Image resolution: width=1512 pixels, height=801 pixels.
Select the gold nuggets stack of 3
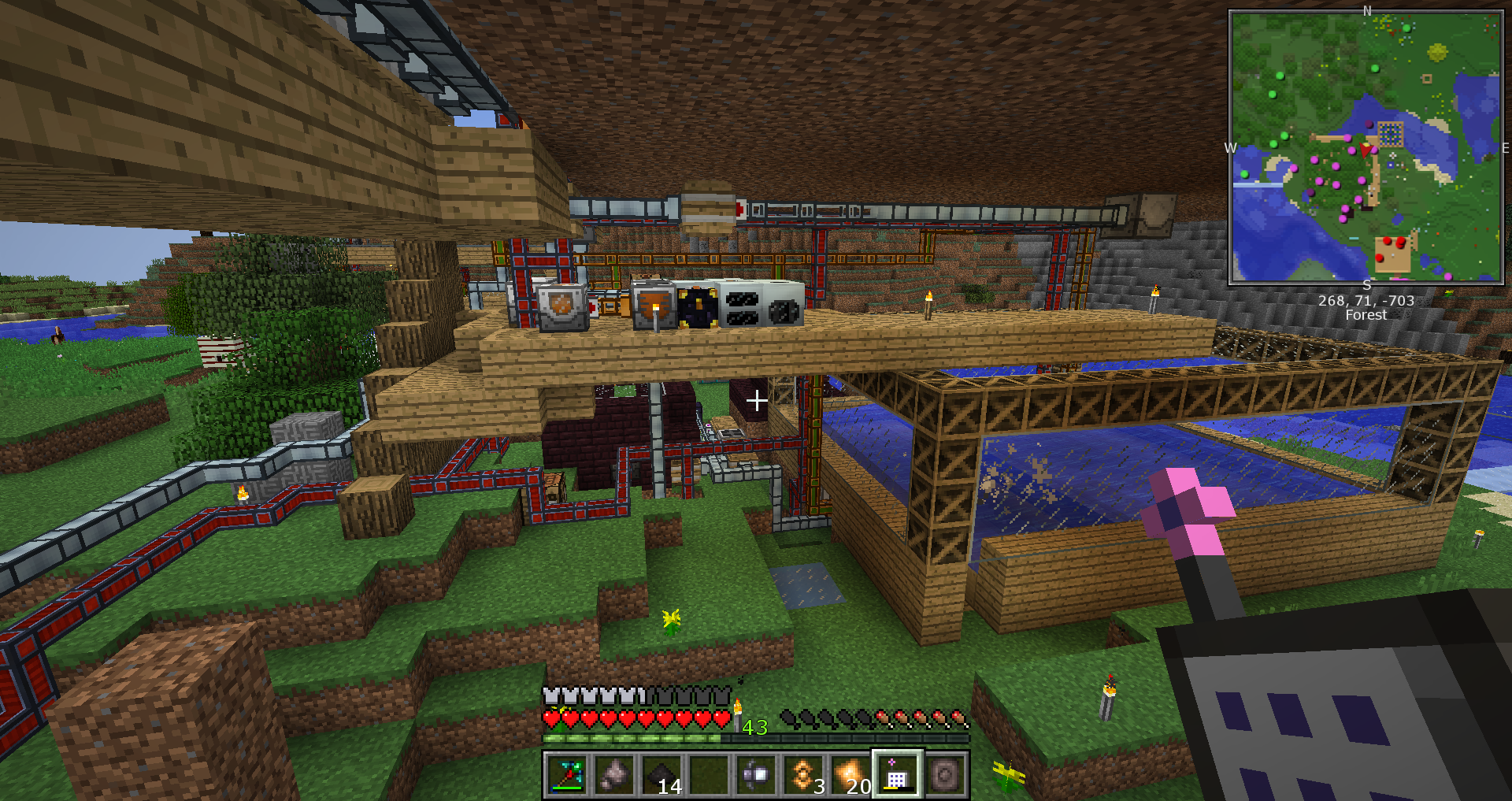[x=804, y=773]
